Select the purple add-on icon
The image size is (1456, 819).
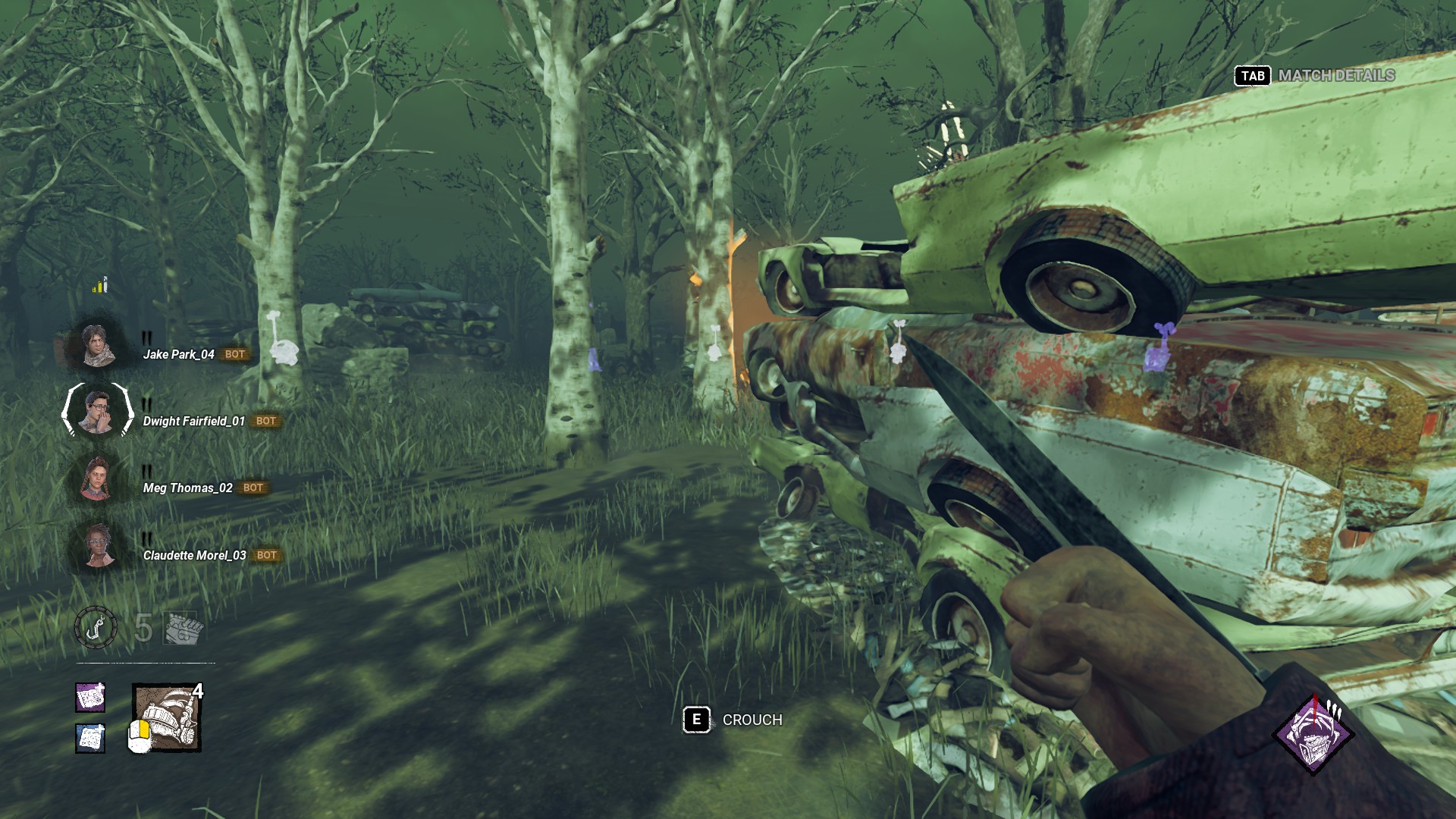pyautogui.click(x=90, y=697)
